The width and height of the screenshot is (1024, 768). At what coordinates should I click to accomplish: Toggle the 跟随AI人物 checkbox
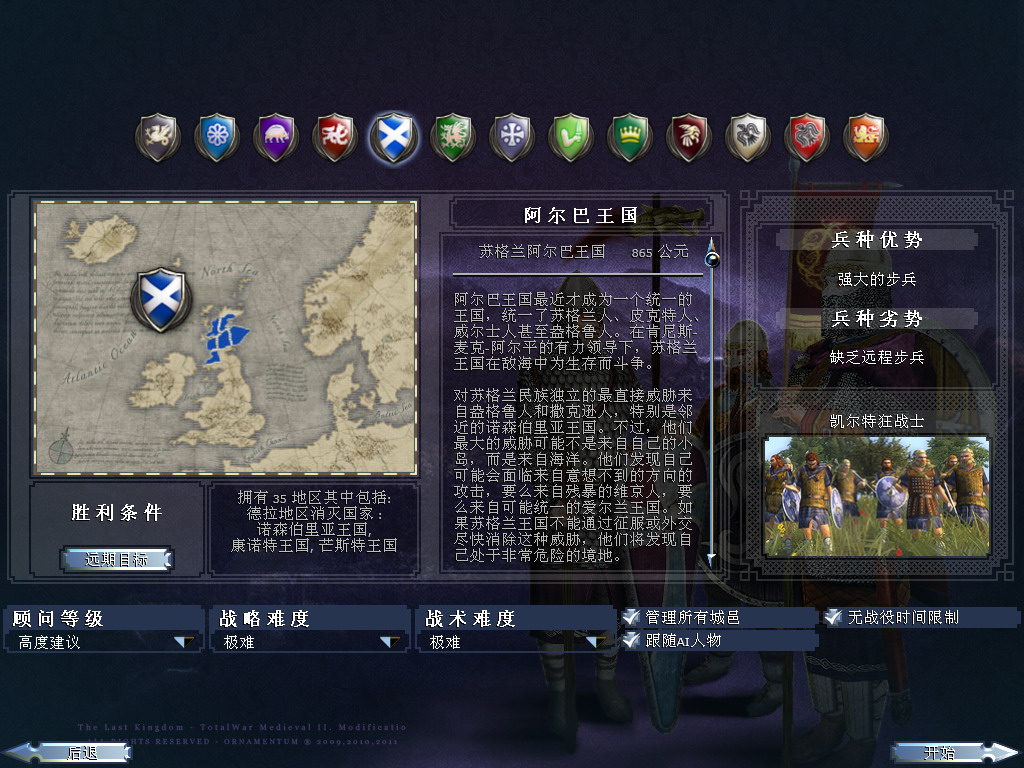click(x=631, y=640)
